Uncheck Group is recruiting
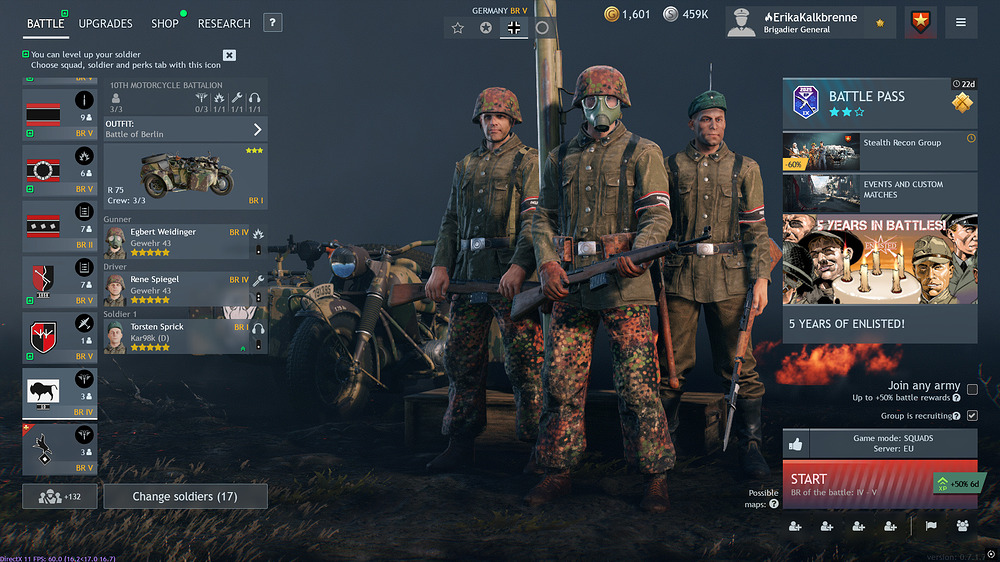 [972, 415]
